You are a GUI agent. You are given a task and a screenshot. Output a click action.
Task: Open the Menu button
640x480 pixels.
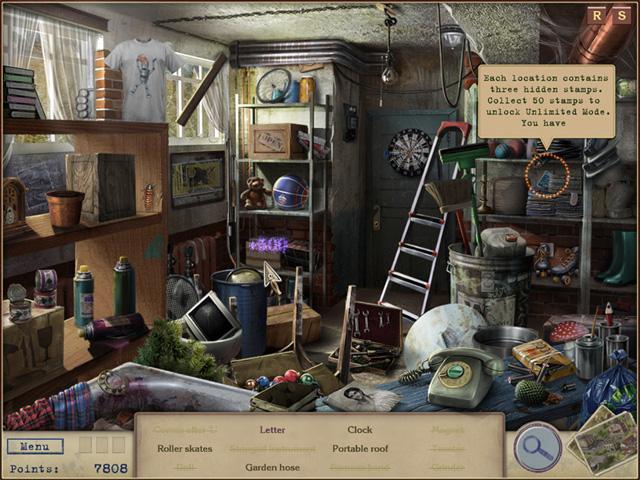point(34,446)
